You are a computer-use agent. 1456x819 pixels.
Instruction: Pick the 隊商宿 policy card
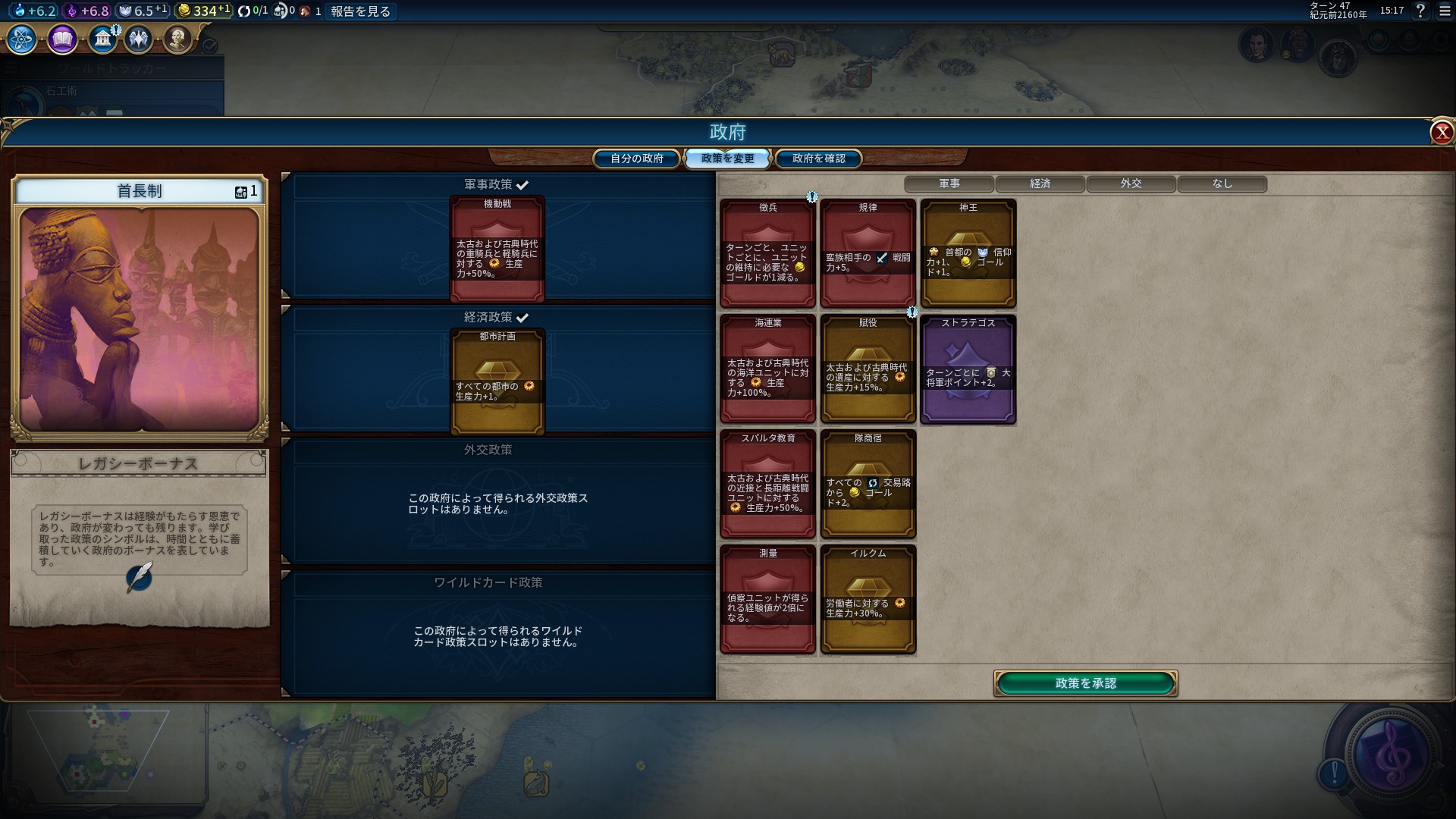click(868, 485)
